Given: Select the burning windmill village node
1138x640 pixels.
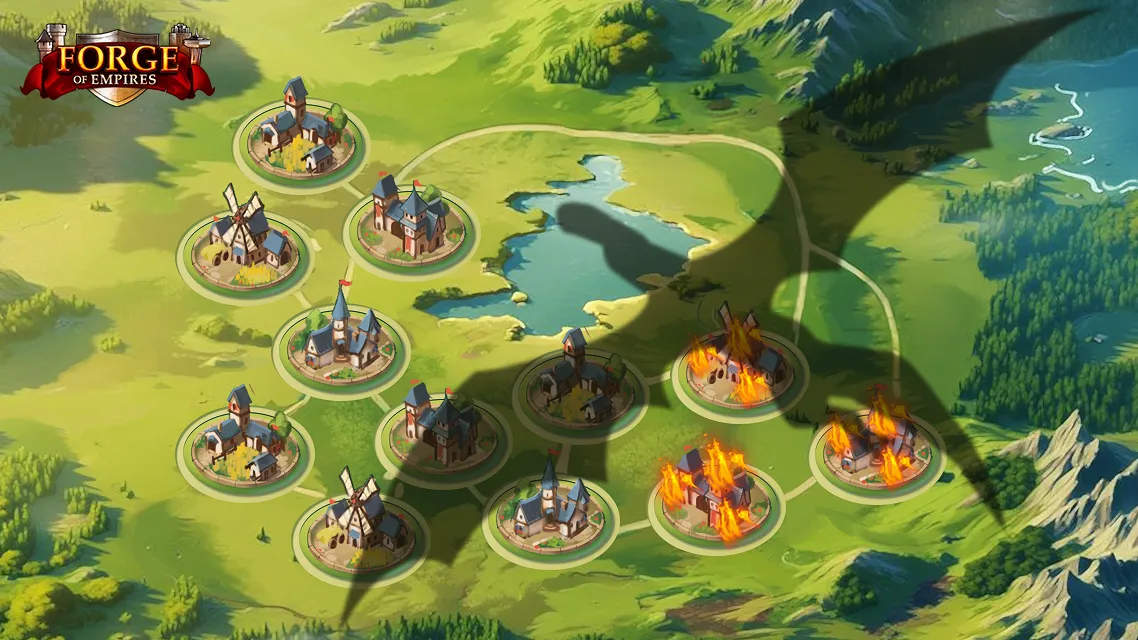Looking at the screenshot, I should pyautogui.click(x=739, y=359).
